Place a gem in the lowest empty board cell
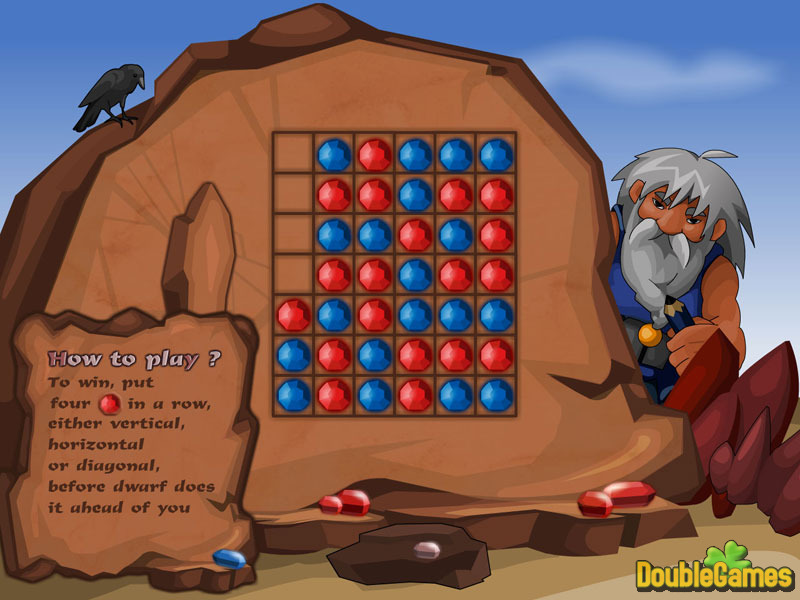 pyautogui.click(x=293, y=273)
